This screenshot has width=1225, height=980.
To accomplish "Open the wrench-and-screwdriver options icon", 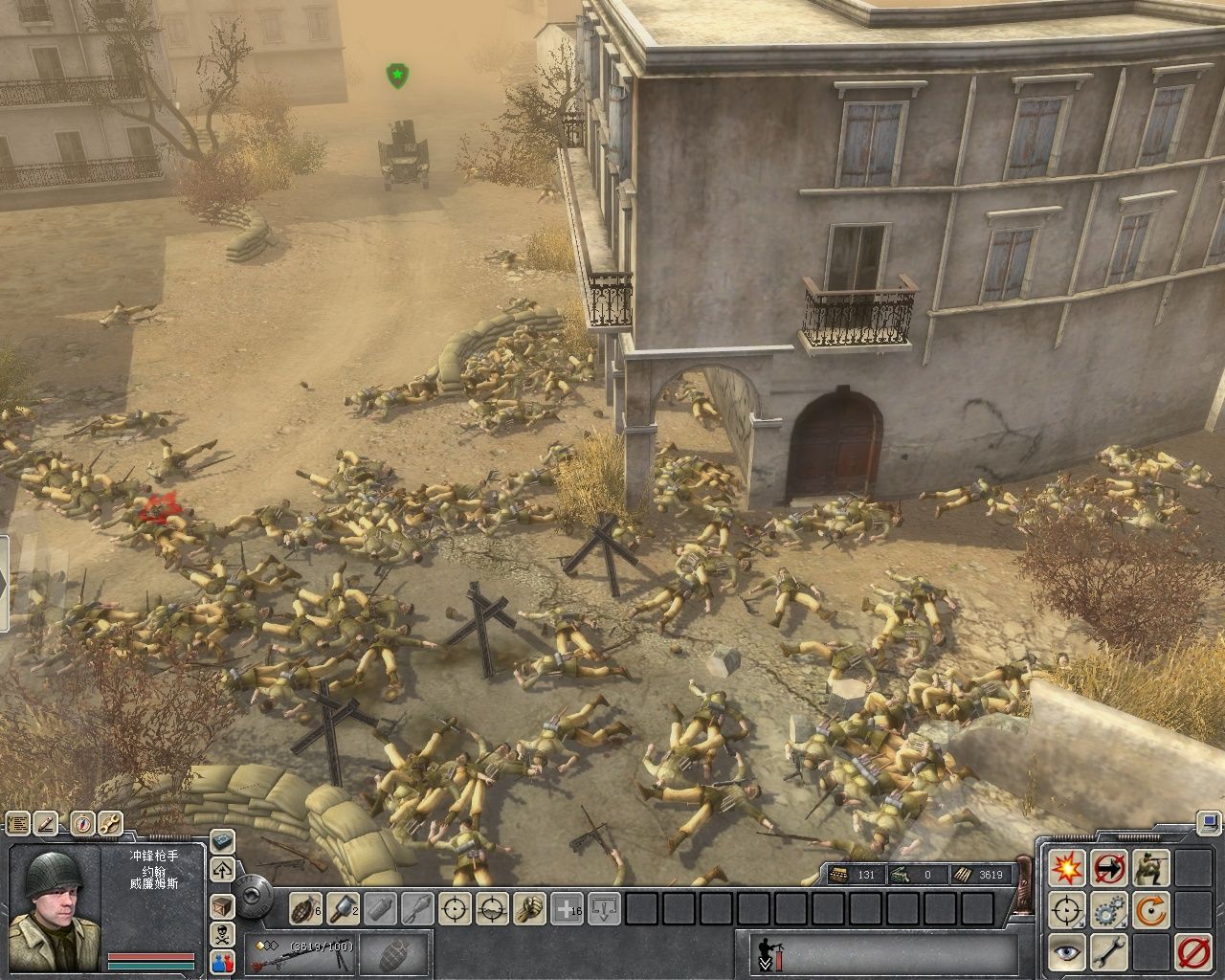I will click(111, 823).
